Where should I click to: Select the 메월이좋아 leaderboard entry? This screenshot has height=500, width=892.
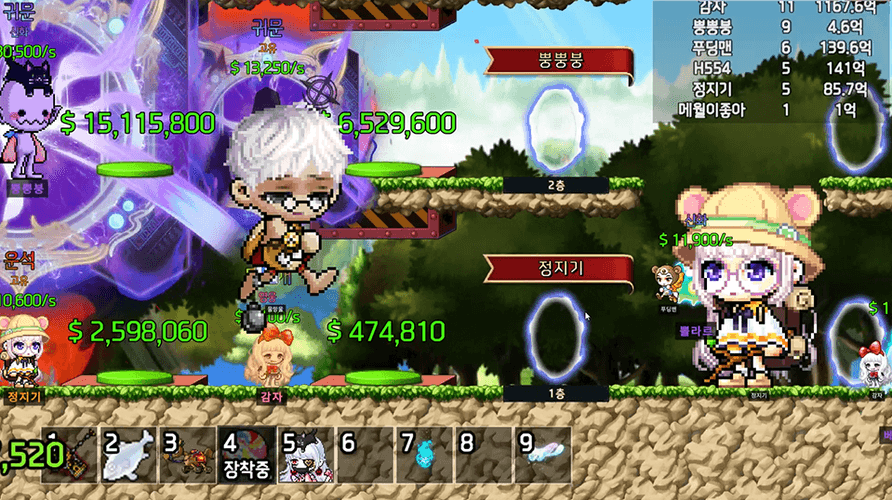770,109
